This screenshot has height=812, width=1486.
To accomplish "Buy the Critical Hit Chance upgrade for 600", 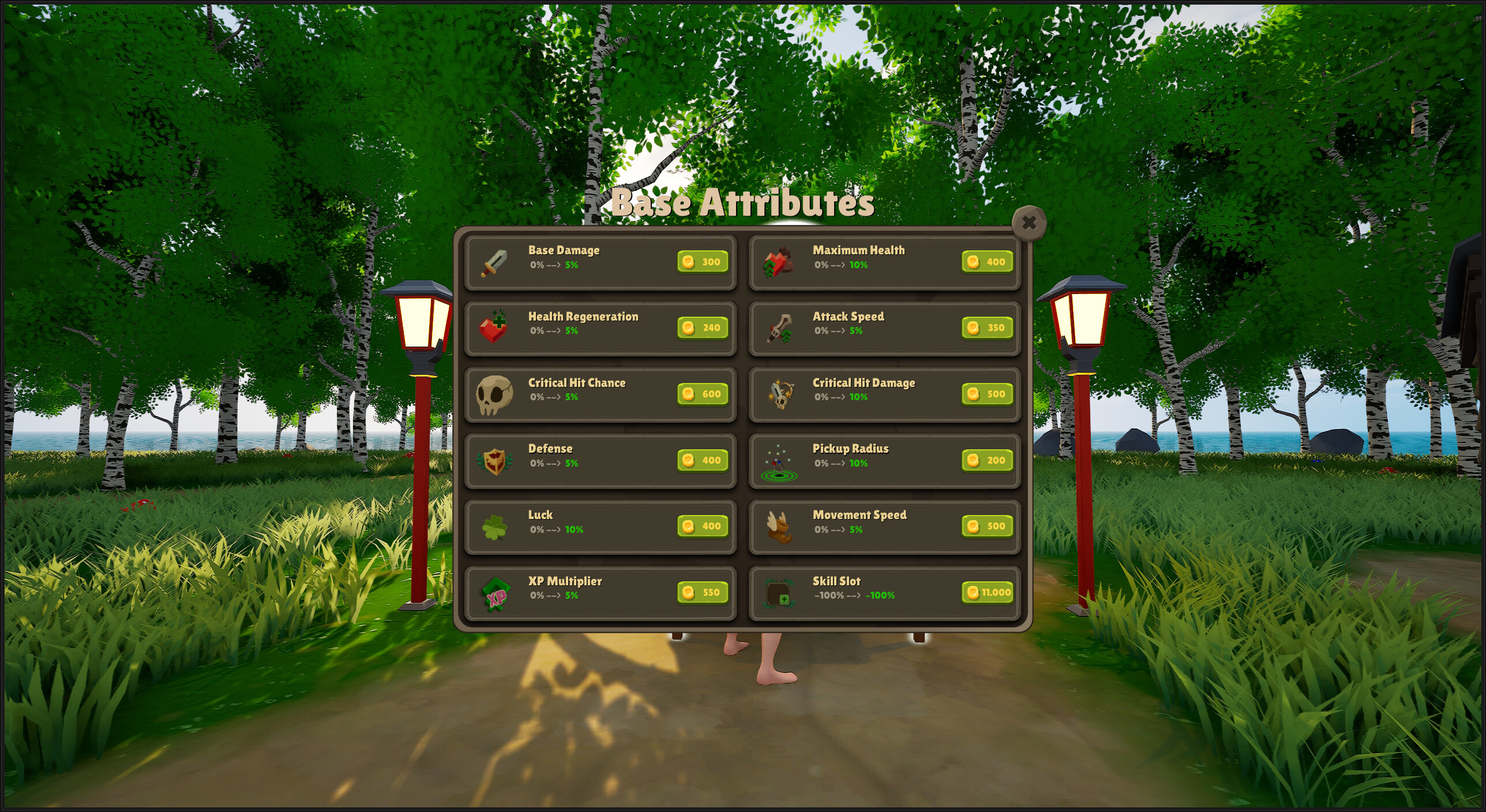I will point(702,394).
